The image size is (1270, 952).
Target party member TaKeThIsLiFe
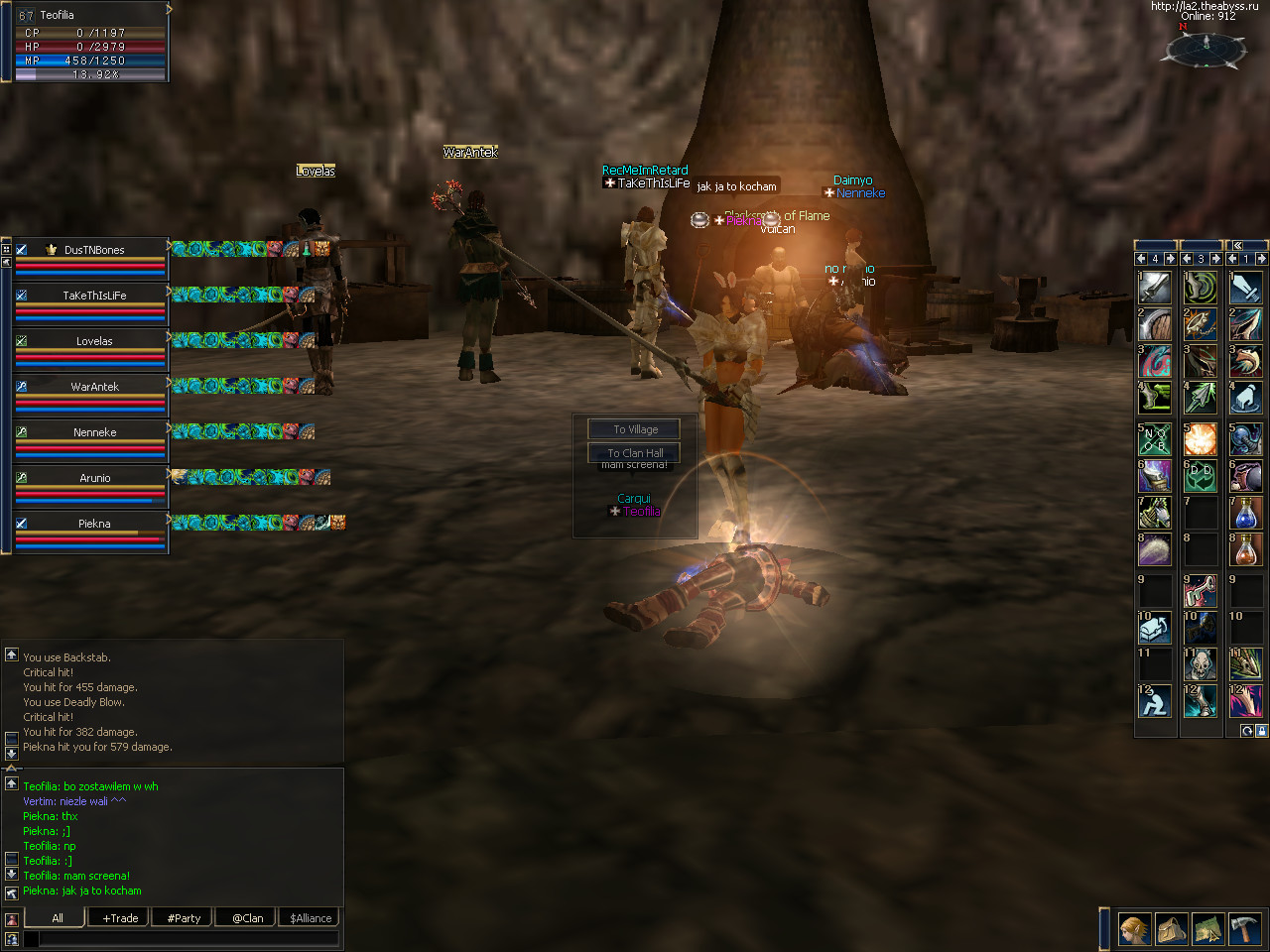pos(94,296)
